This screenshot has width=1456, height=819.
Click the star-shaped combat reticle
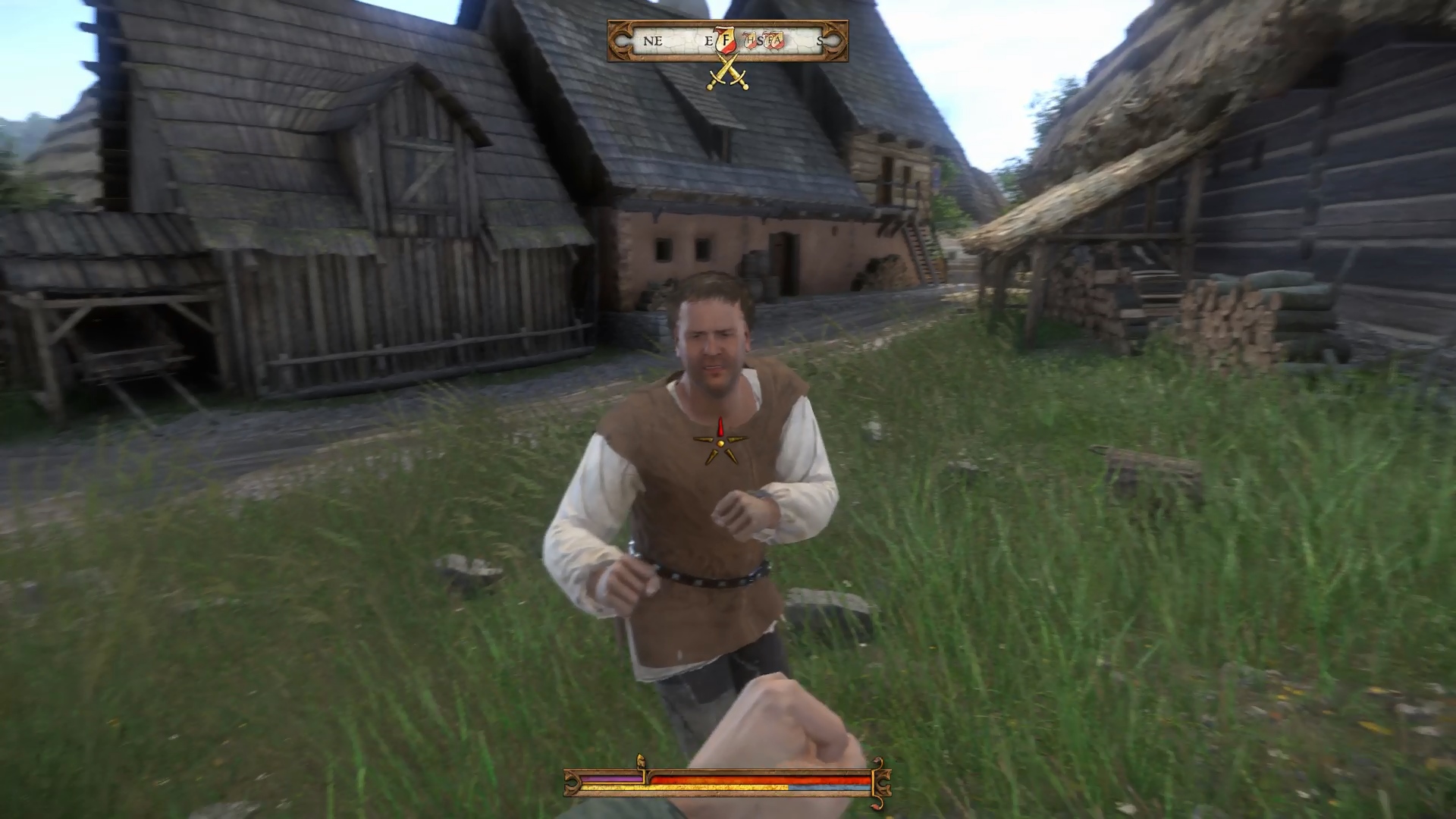[720, 442]
